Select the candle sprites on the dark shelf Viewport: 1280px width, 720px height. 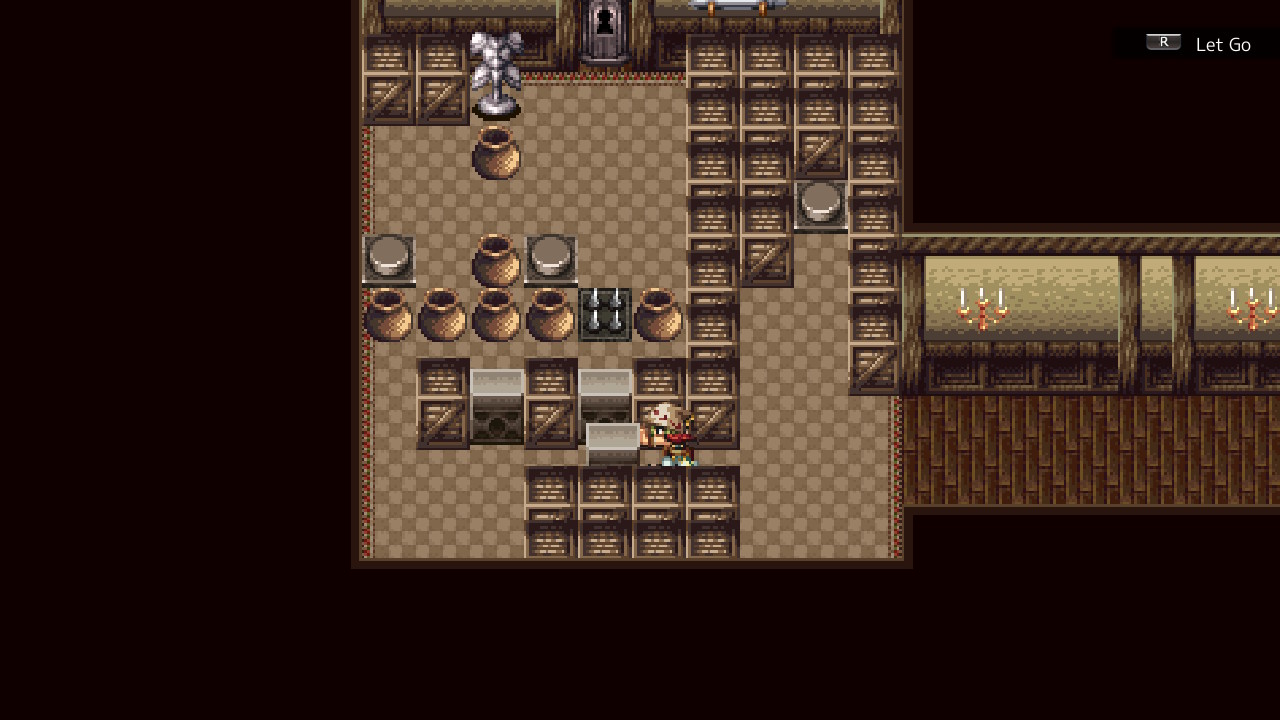click(x=603, y=312)
